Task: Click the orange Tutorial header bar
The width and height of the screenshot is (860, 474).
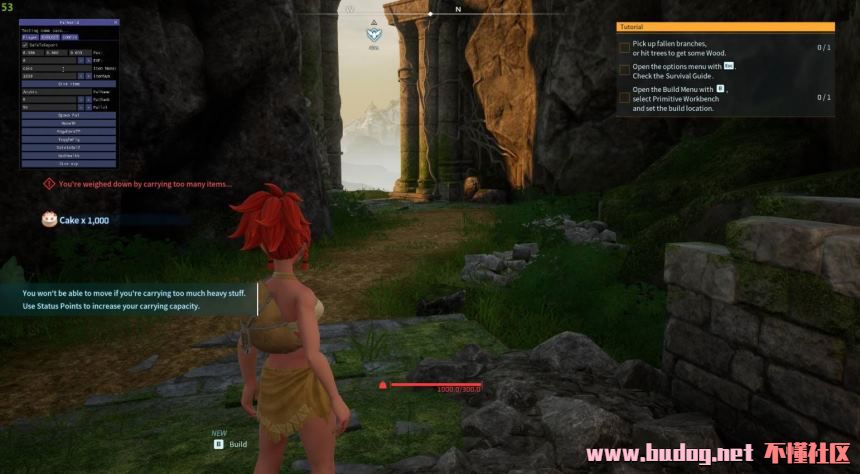Action: tap(725, 27)
